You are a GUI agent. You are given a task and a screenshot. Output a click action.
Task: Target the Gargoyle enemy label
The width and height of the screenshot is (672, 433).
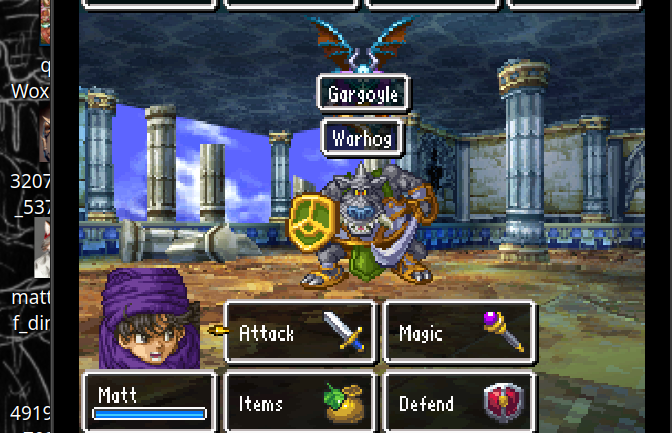click(363, 95)
